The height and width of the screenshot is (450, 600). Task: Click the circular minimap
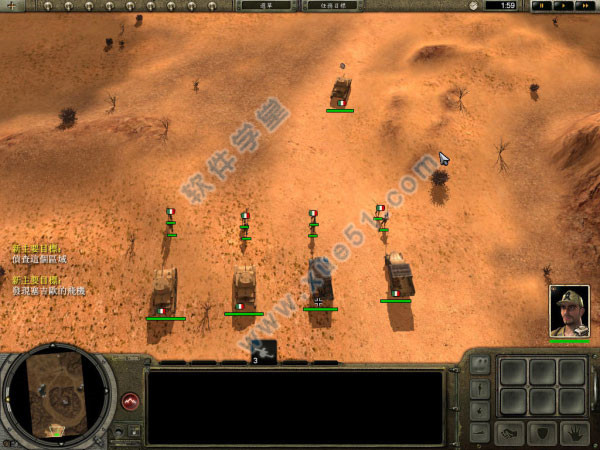point(58,395)
